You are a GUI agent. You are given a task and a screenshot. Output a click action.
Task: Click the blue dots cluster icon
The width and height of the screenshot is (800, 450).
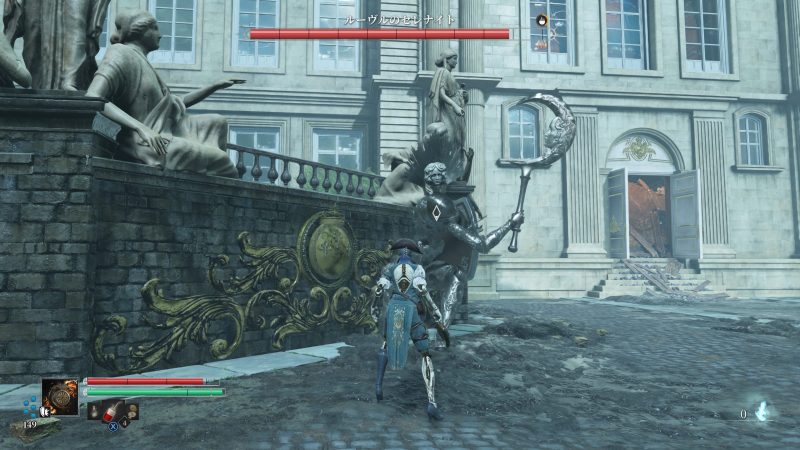[30, 405]
